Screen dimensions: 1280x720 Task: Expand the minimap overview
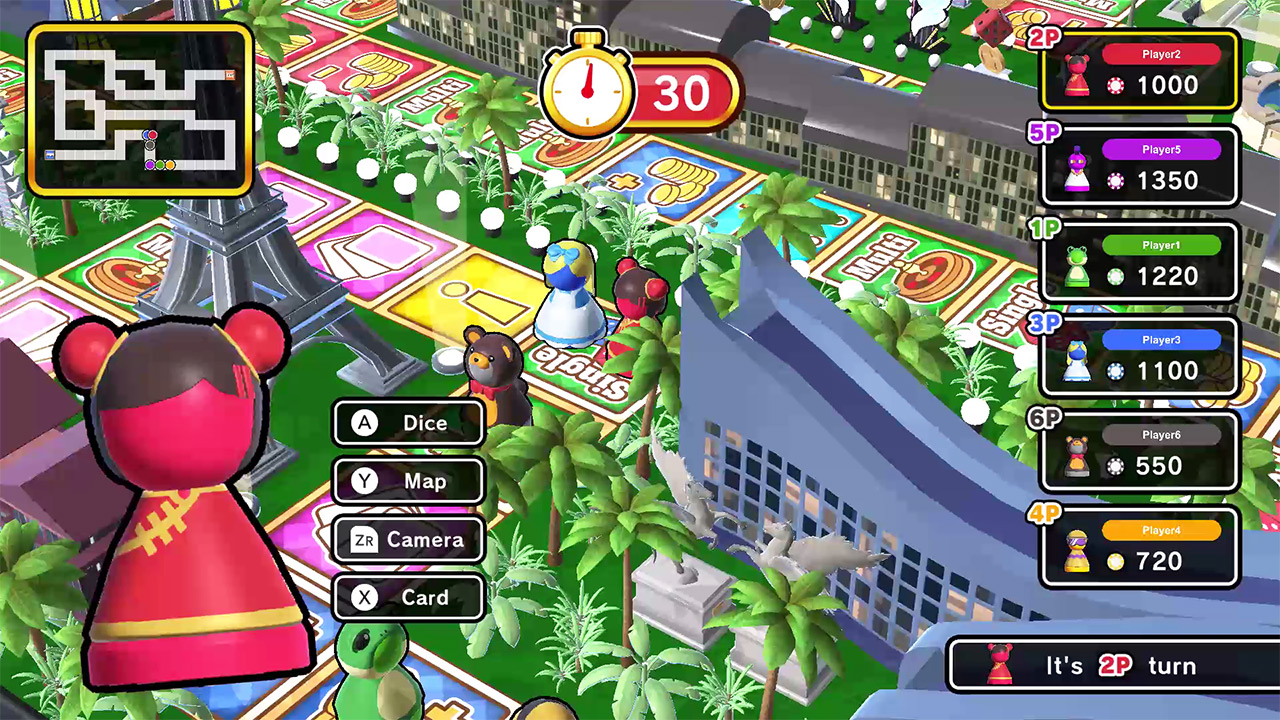coord(140,100)
